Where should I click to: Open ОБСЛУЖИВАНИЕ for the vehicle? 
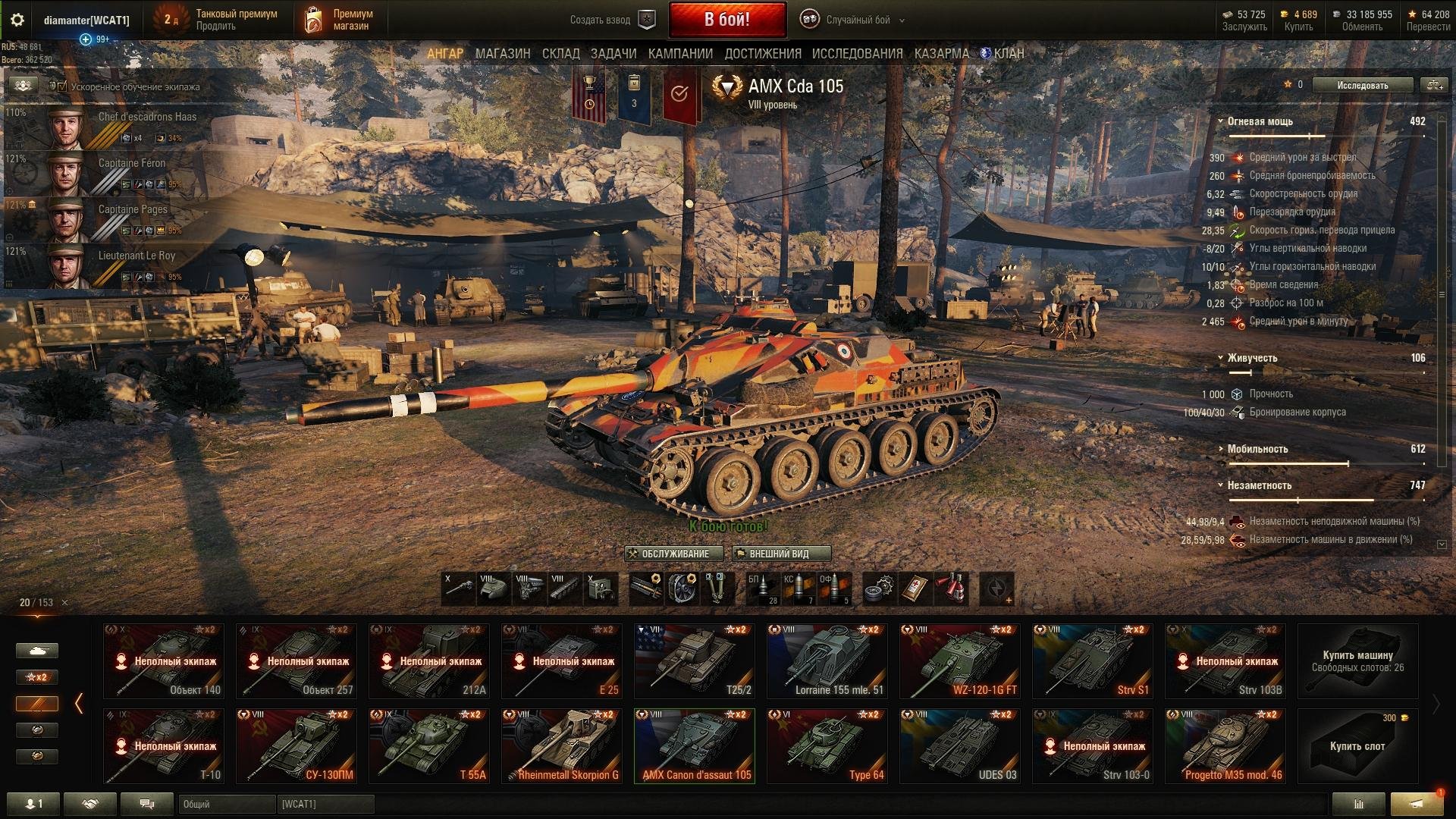pos(669,554)
